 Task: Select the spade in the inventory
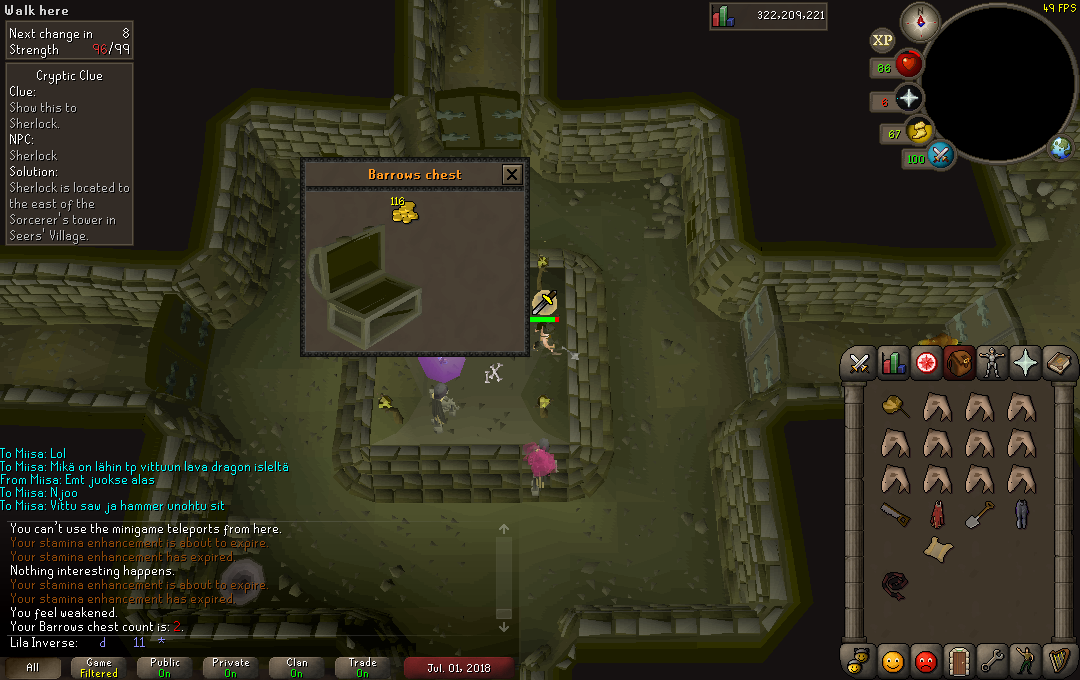coord(980,514)
